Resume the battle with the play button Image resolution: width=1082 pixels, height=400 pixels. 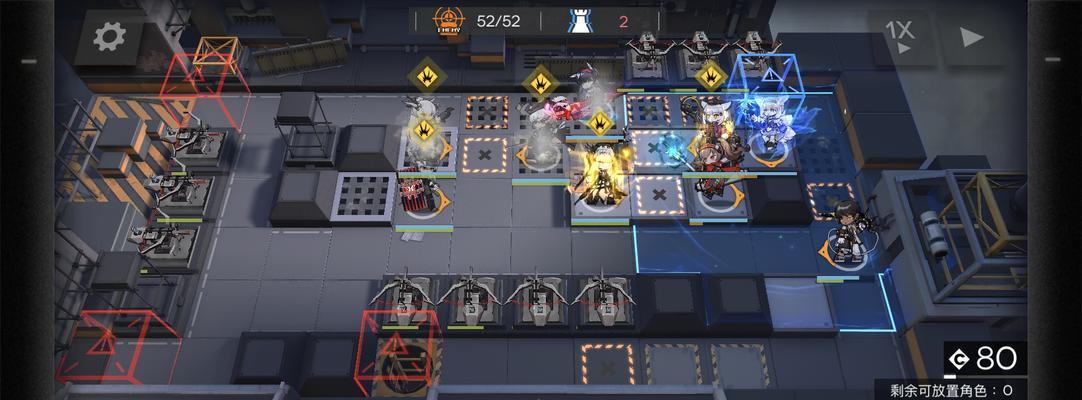point(970,37)
